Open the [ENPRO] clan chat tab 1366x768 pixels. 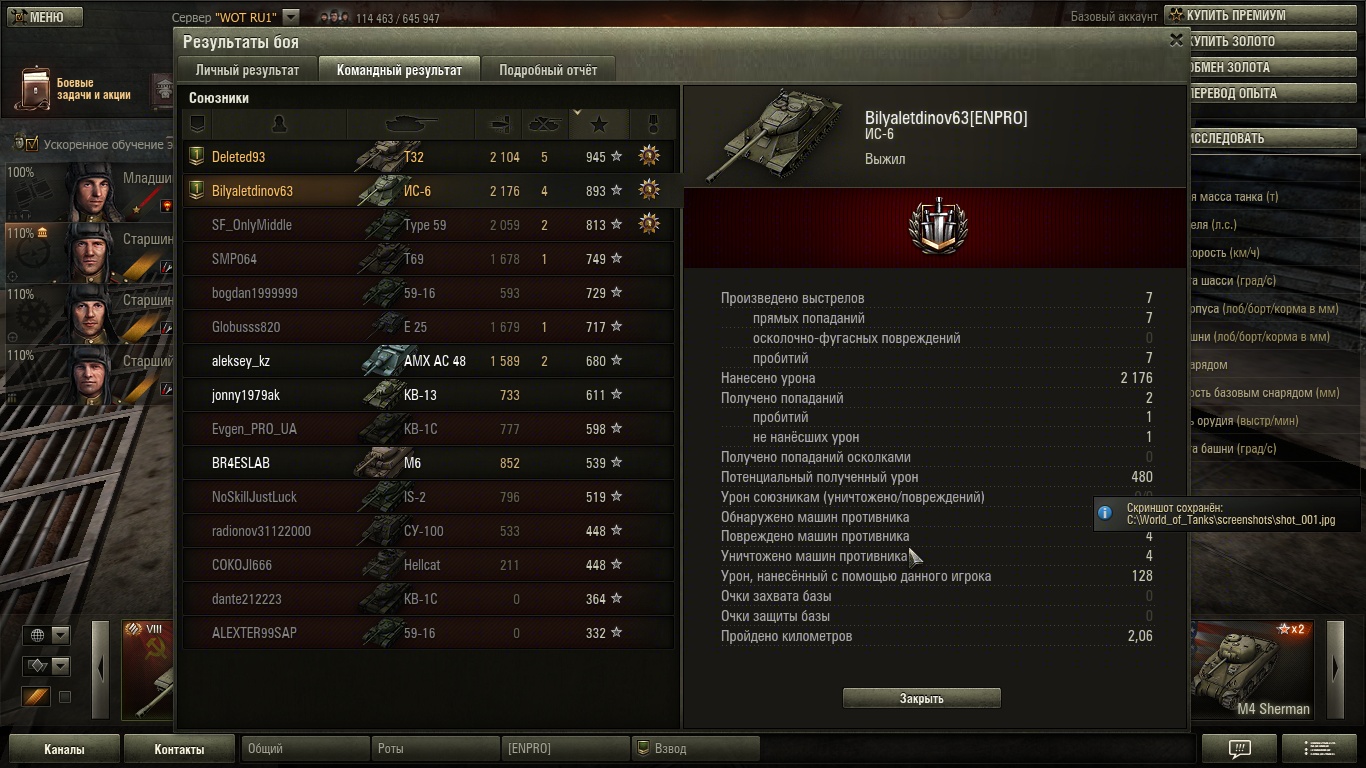click(565, 748)
